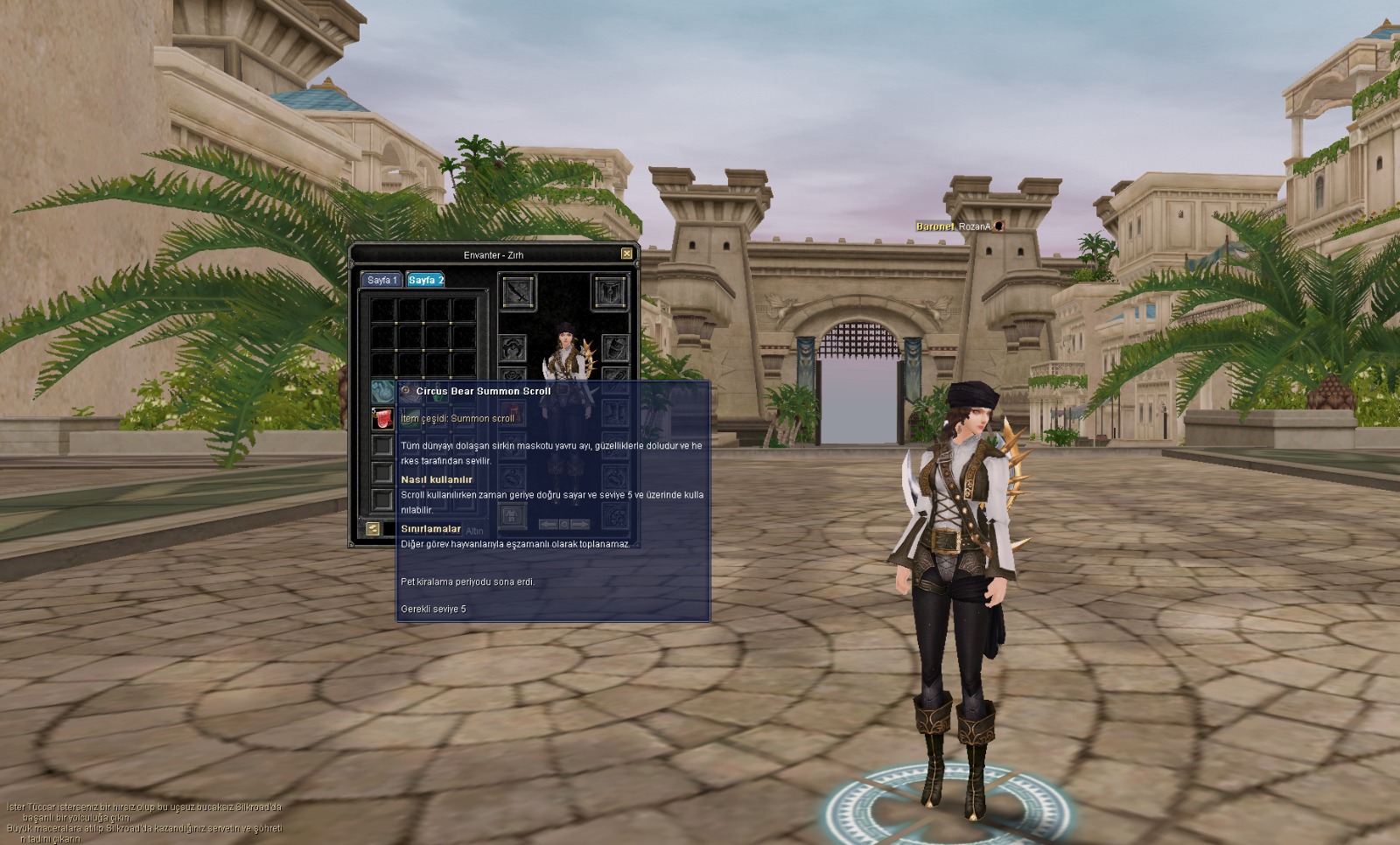Open the avatar outfit slot button
The image size is (1400, 845).
pos(512,517)
